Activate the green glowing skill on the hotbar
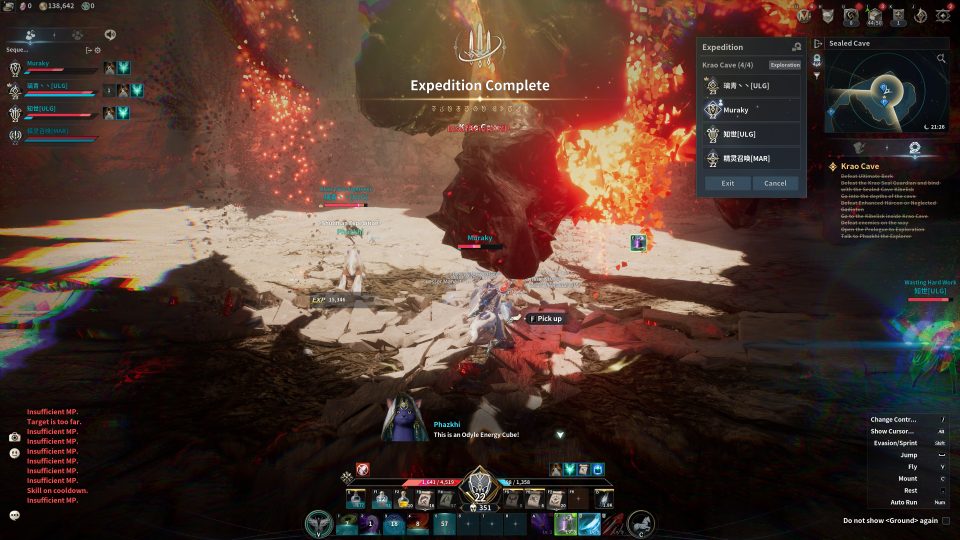The image size is (960, 540). tap(565, 523)
